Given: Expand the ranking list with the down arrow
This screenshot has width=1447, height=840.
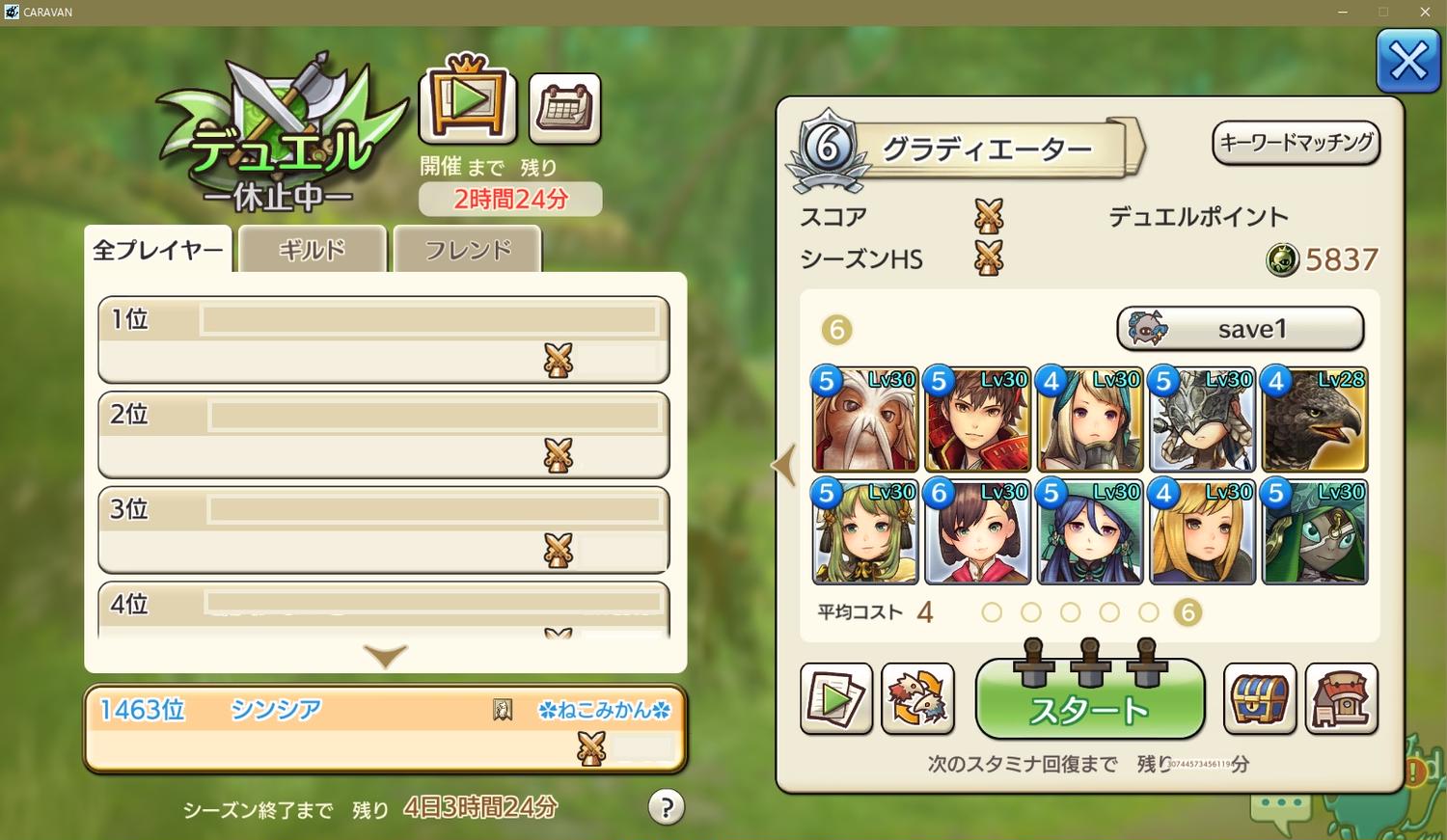Looking at the screenshot, I should pyautogui.click(x=385, y=656).
